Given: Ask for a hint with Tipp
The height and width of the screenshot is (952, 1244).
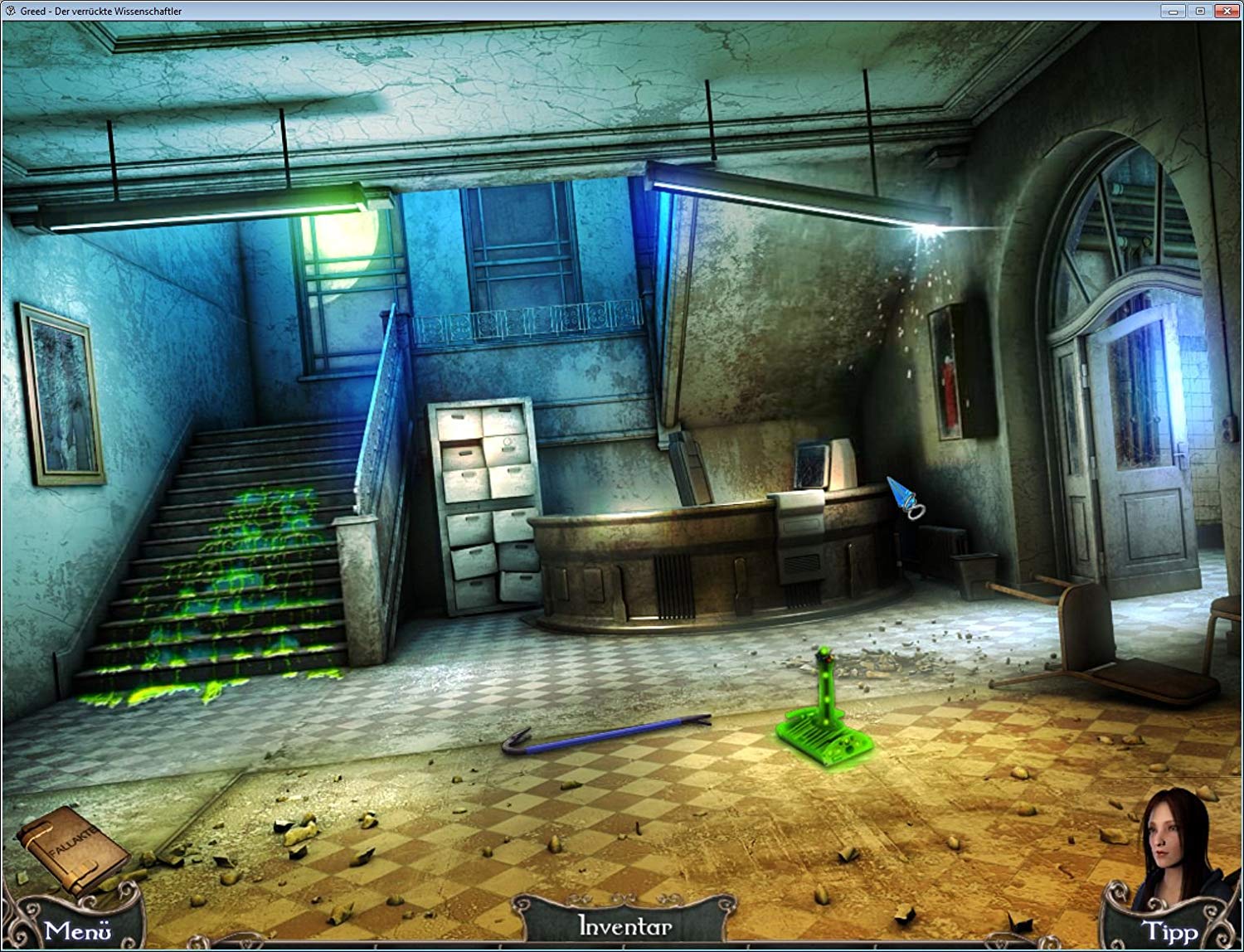Looking at the screenshot, I should click(1169, 931).
